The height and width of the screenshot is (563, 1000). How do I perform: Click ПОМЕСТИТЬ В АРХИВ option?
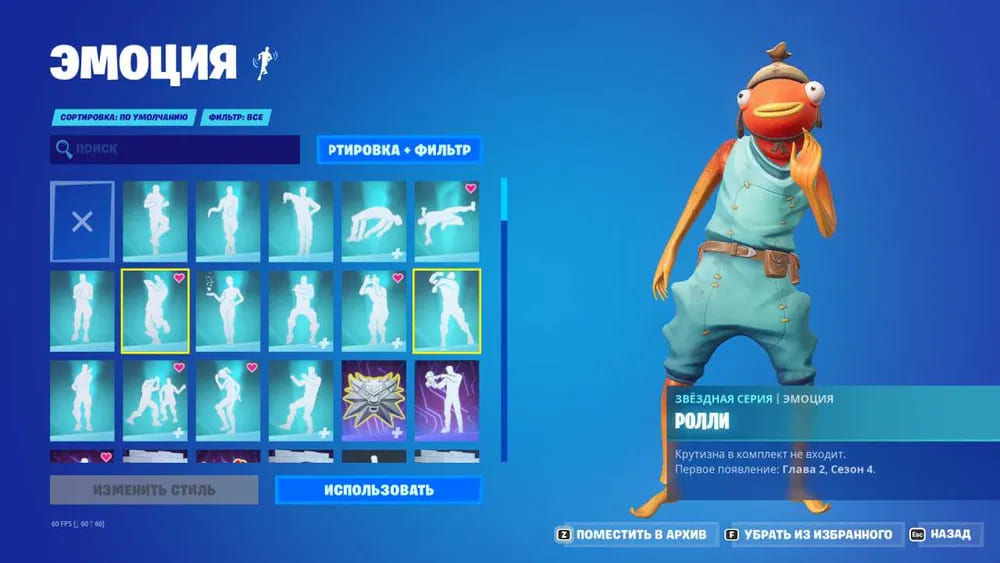coord(632,535)
